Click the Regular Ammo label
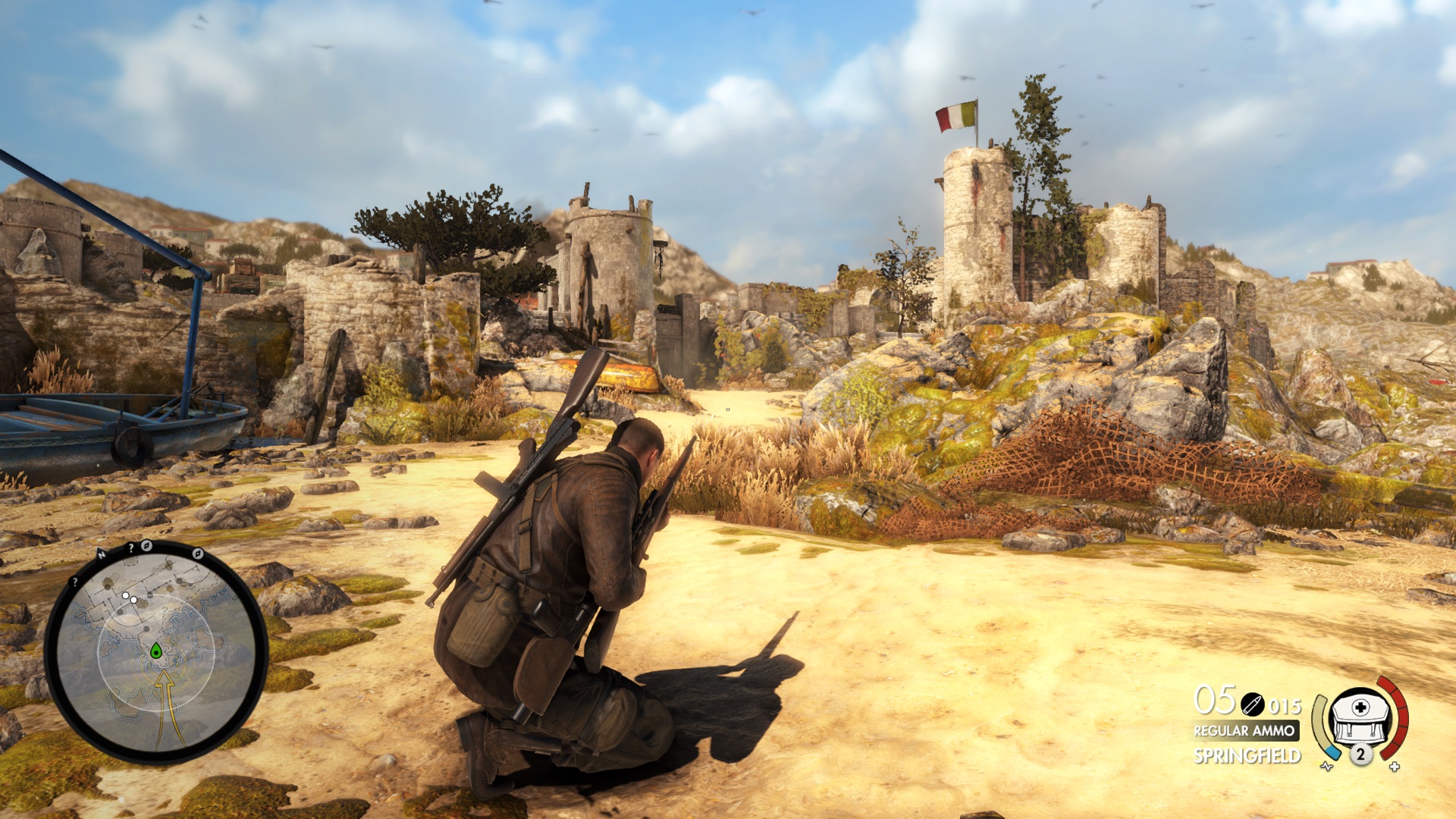 pos(1244,731)
